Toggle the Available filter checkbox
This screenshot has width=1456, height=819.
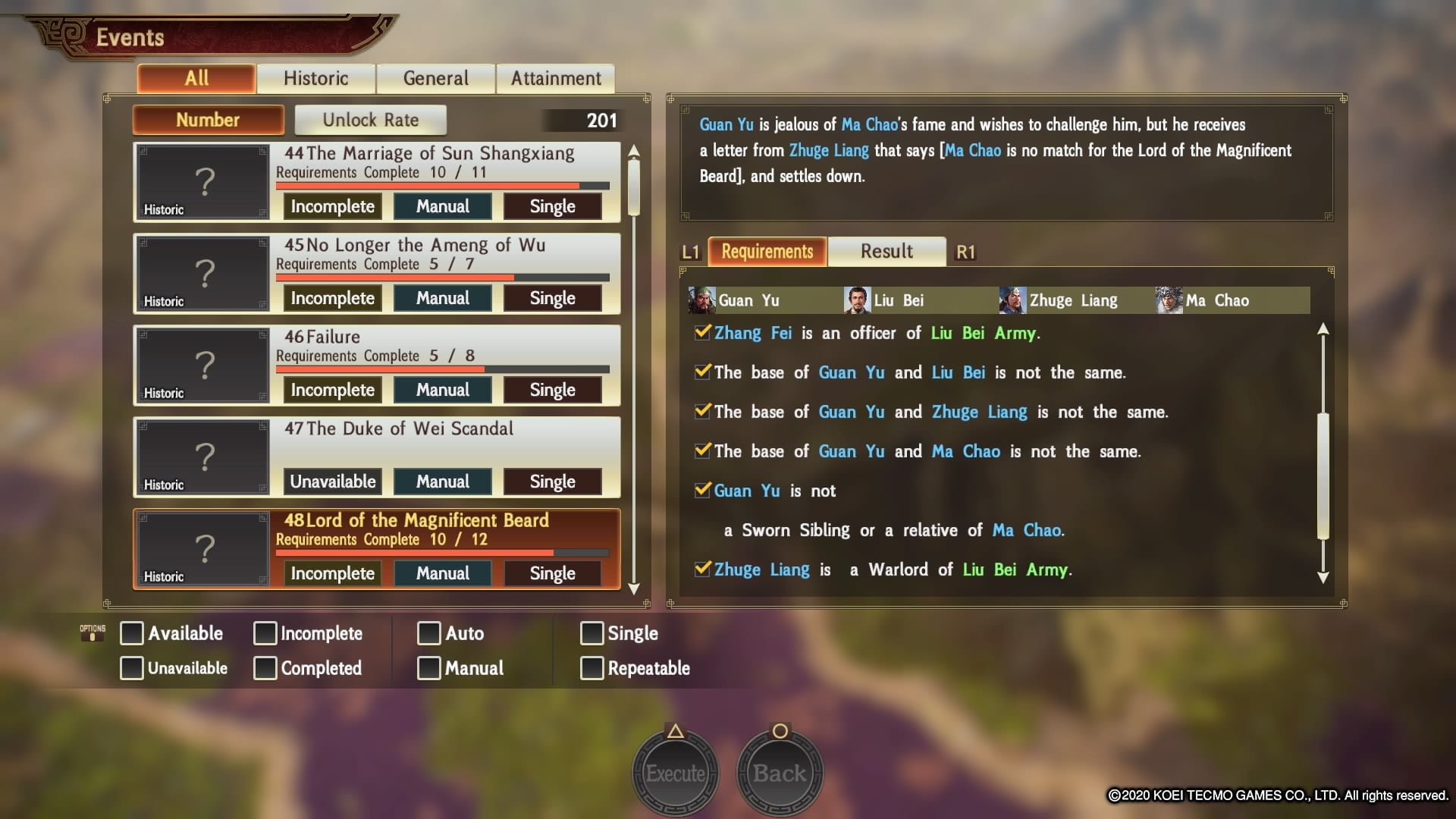click(132, 633)
